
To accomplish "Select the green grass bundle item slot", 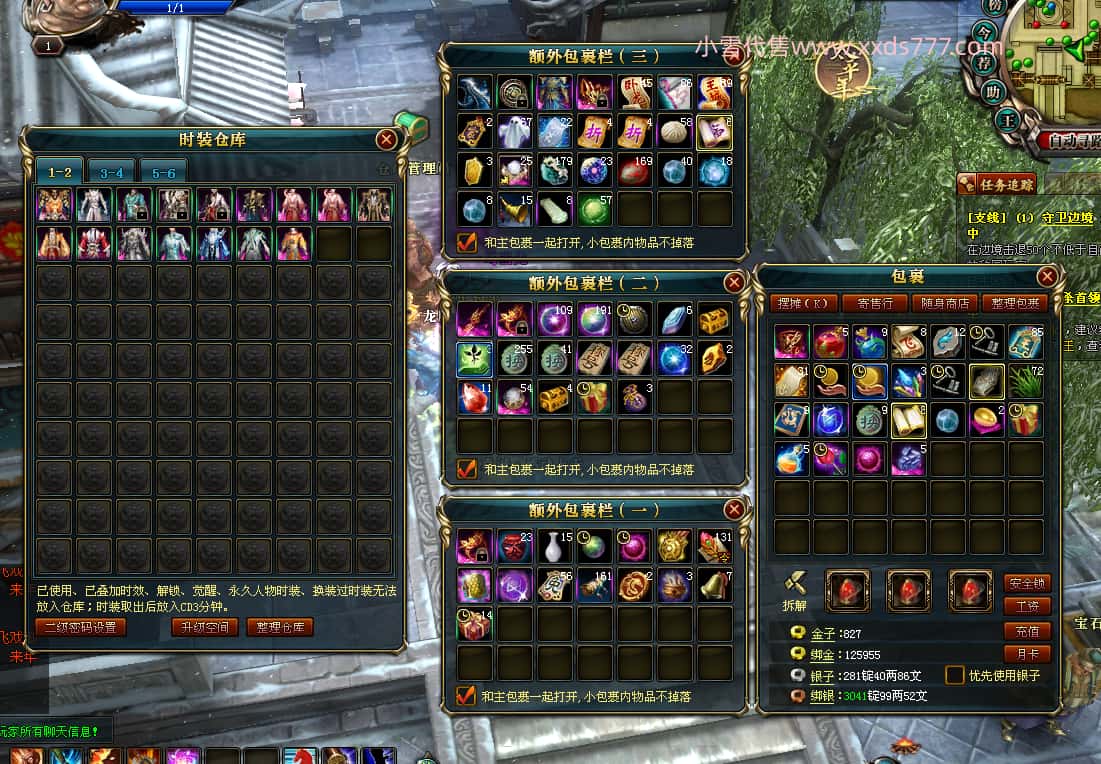I will pyautogui.click(x=1026, y=381).
